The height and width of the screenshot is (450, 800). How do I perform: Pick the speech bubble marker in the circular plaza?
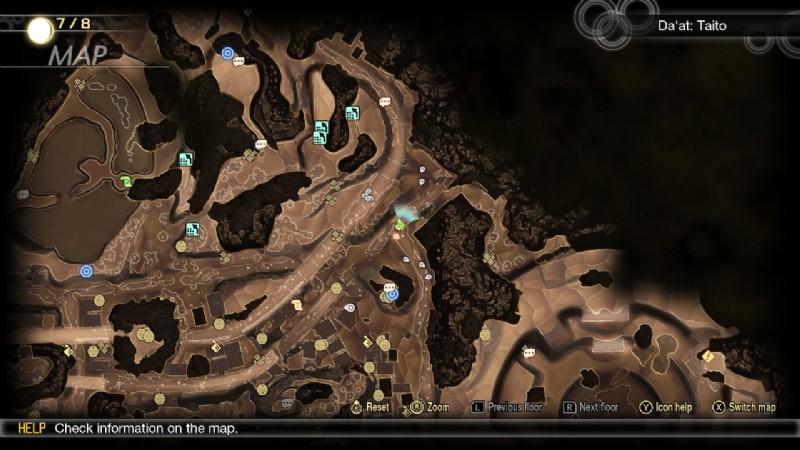527,351
